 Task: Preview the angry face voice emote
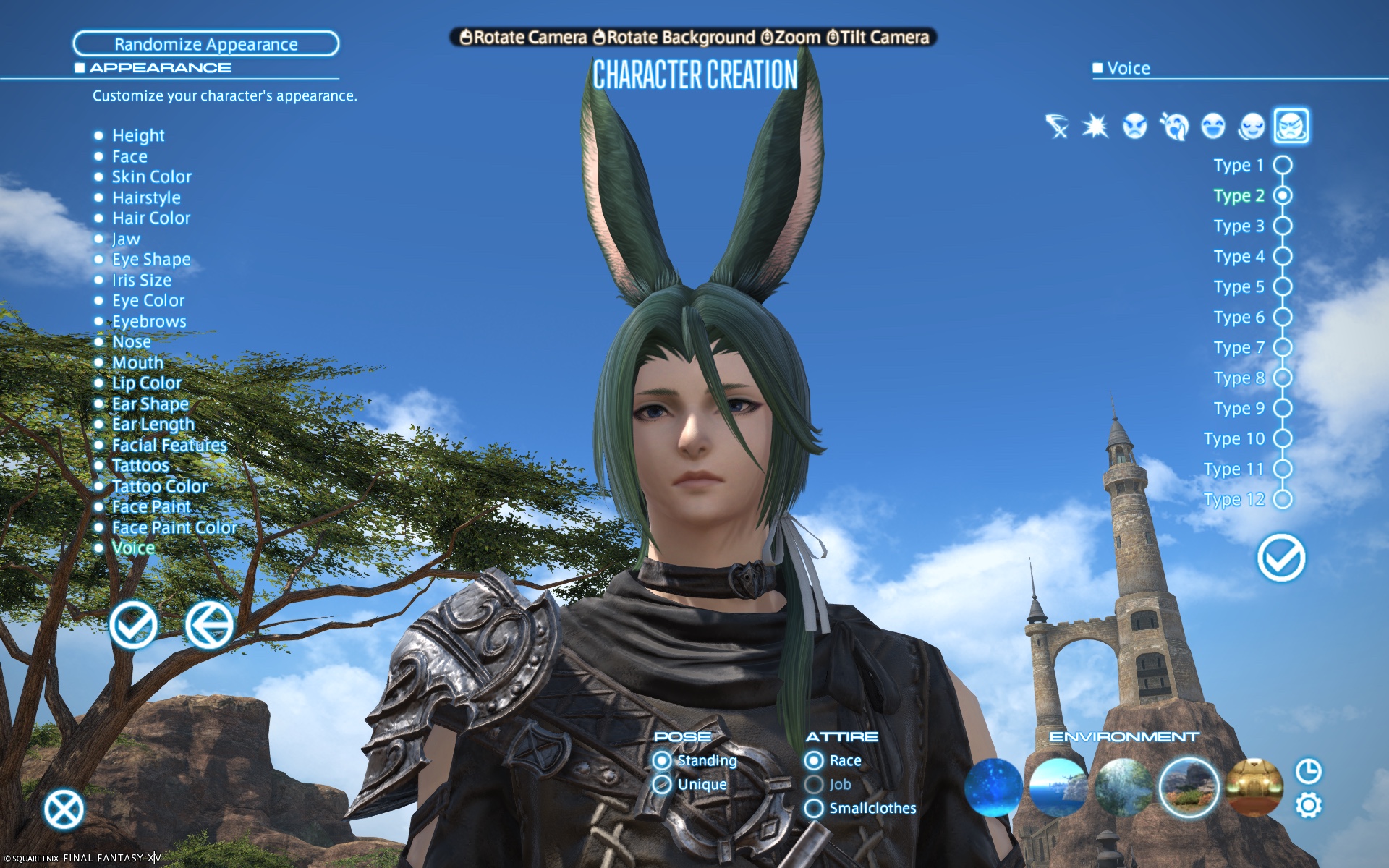click(x=1134, y=127)
